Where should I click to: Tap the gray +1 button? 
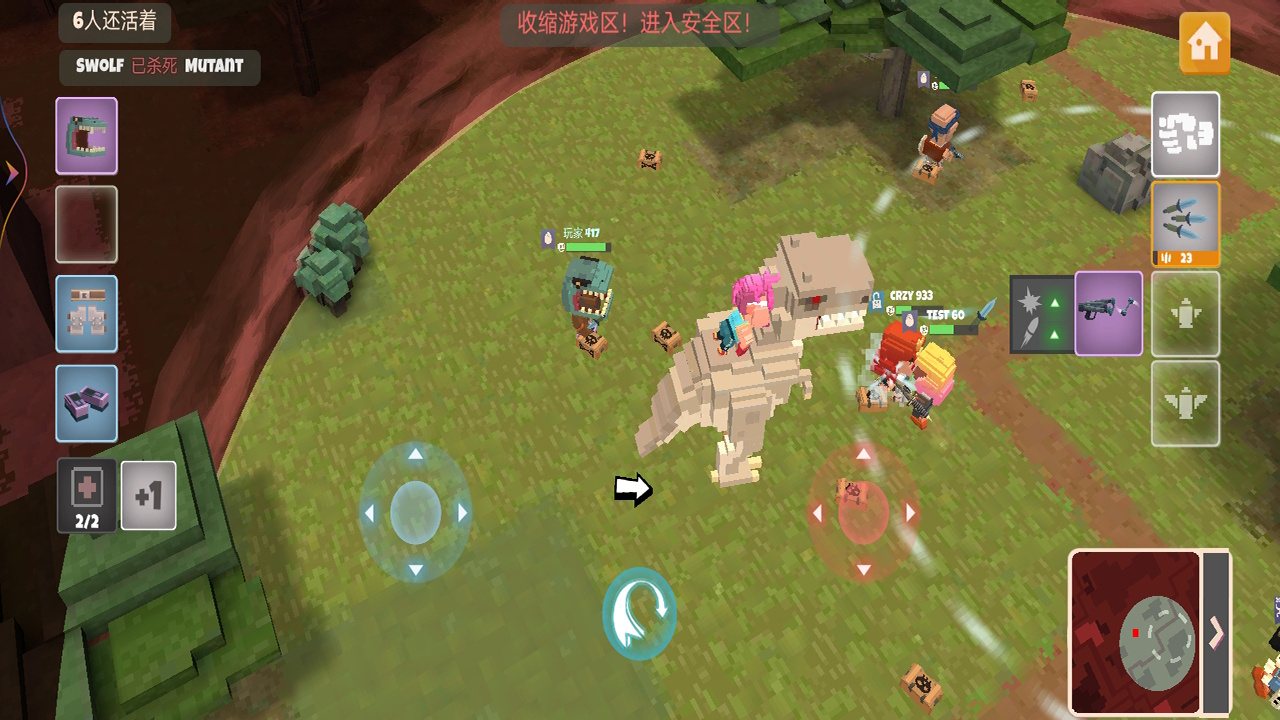click(x=148, y=495)
